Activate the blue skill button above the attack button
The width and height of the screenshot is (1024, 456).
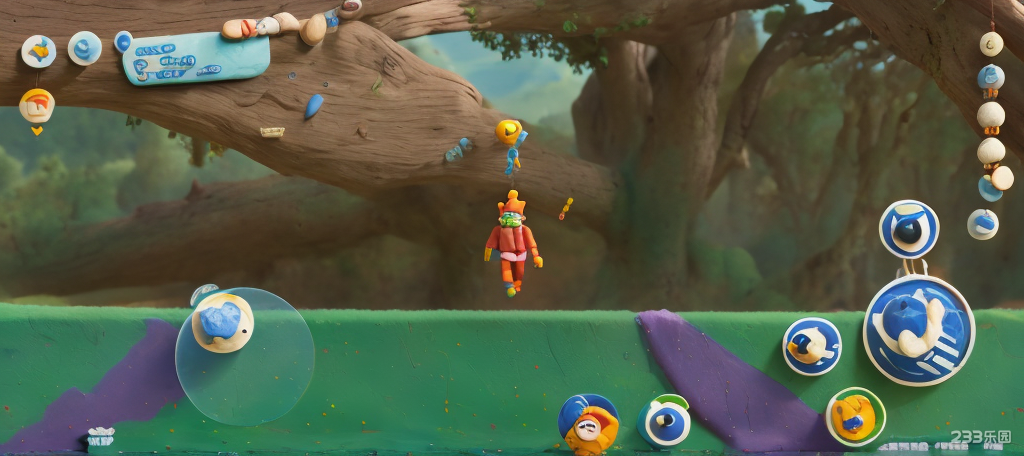[908, 229]
